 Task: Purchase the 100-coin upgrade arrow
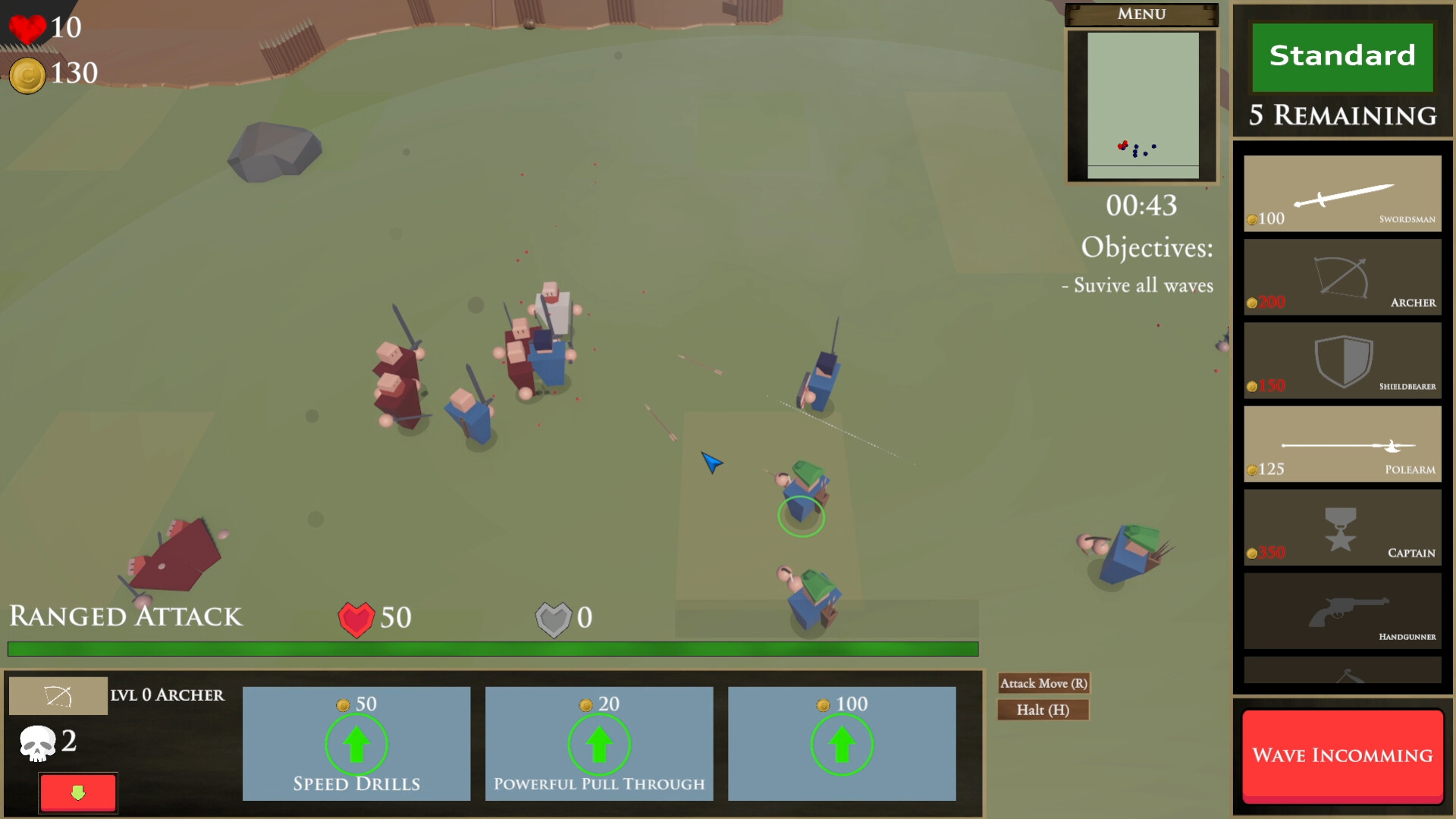click(842, 744)
